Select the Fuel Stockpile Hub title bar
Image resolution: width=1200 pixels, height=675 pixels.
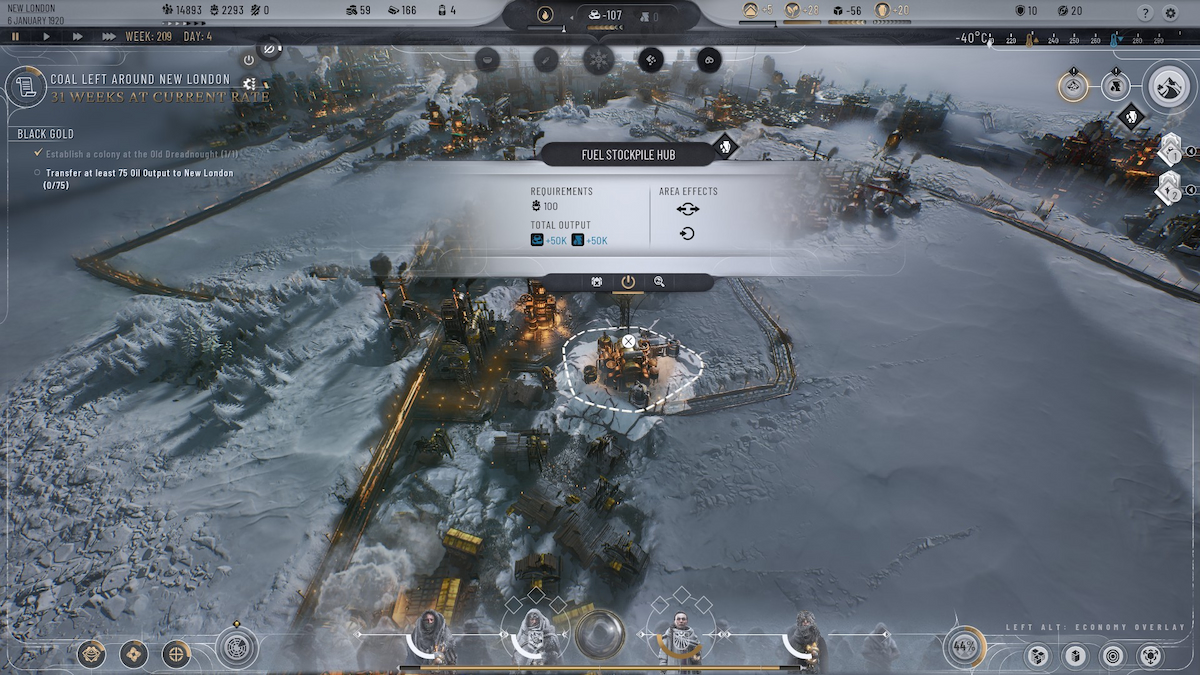tap(628, 154)
